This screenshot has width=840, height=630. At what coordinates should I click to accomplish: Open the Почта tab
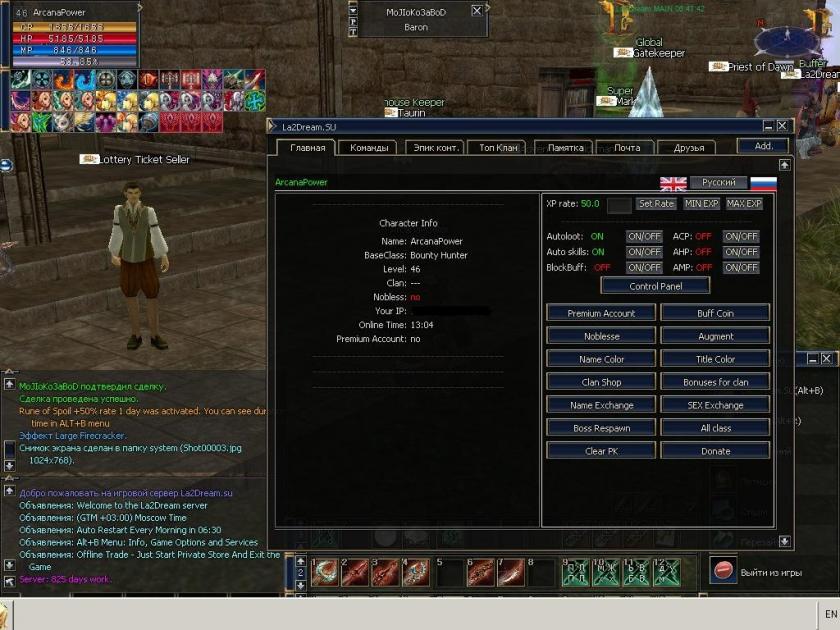click(x=626, y=148)
